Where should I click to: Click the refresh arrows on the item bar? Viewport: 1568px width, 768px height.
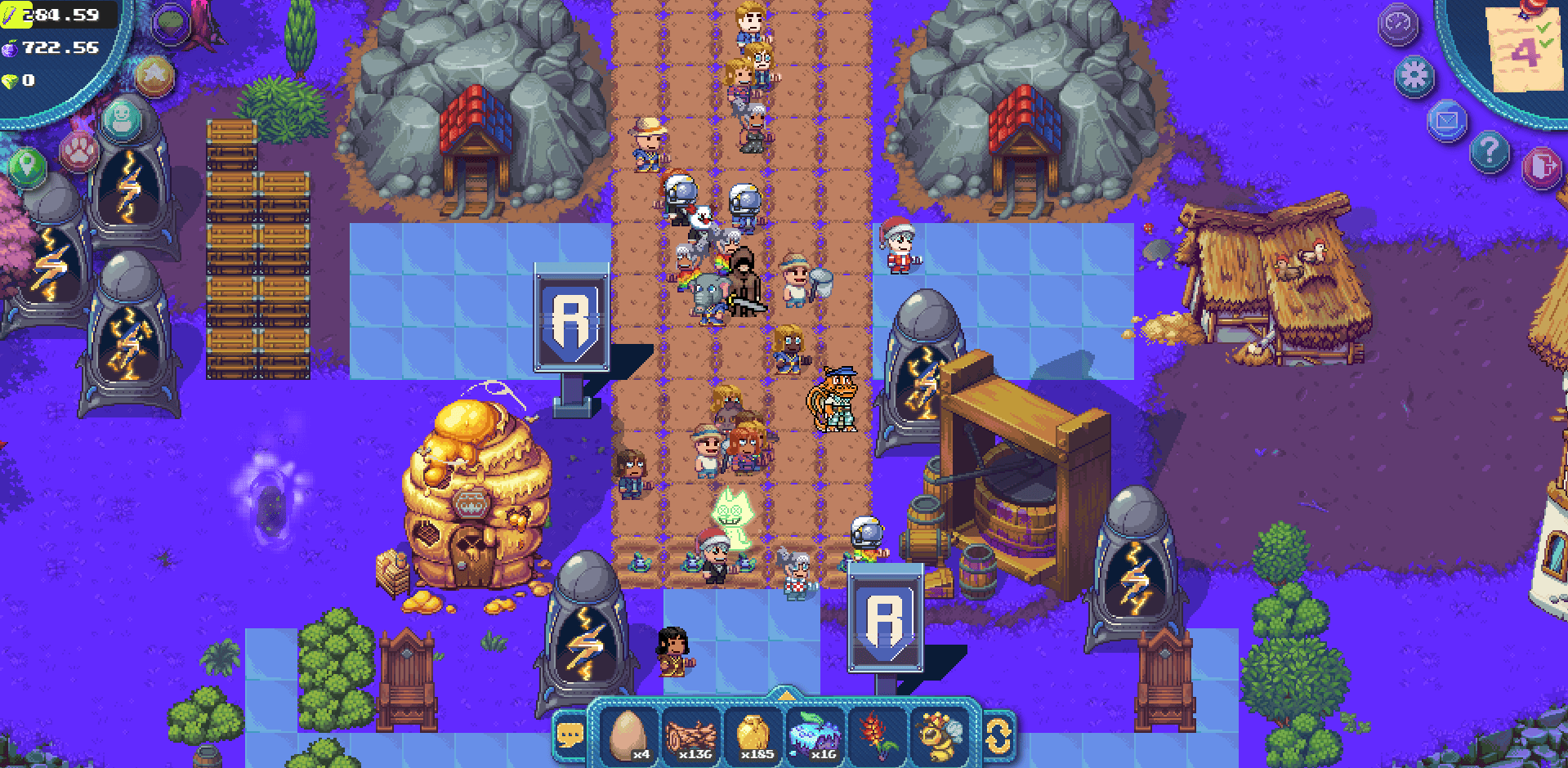pyautogui.click(x=998, y=738)
